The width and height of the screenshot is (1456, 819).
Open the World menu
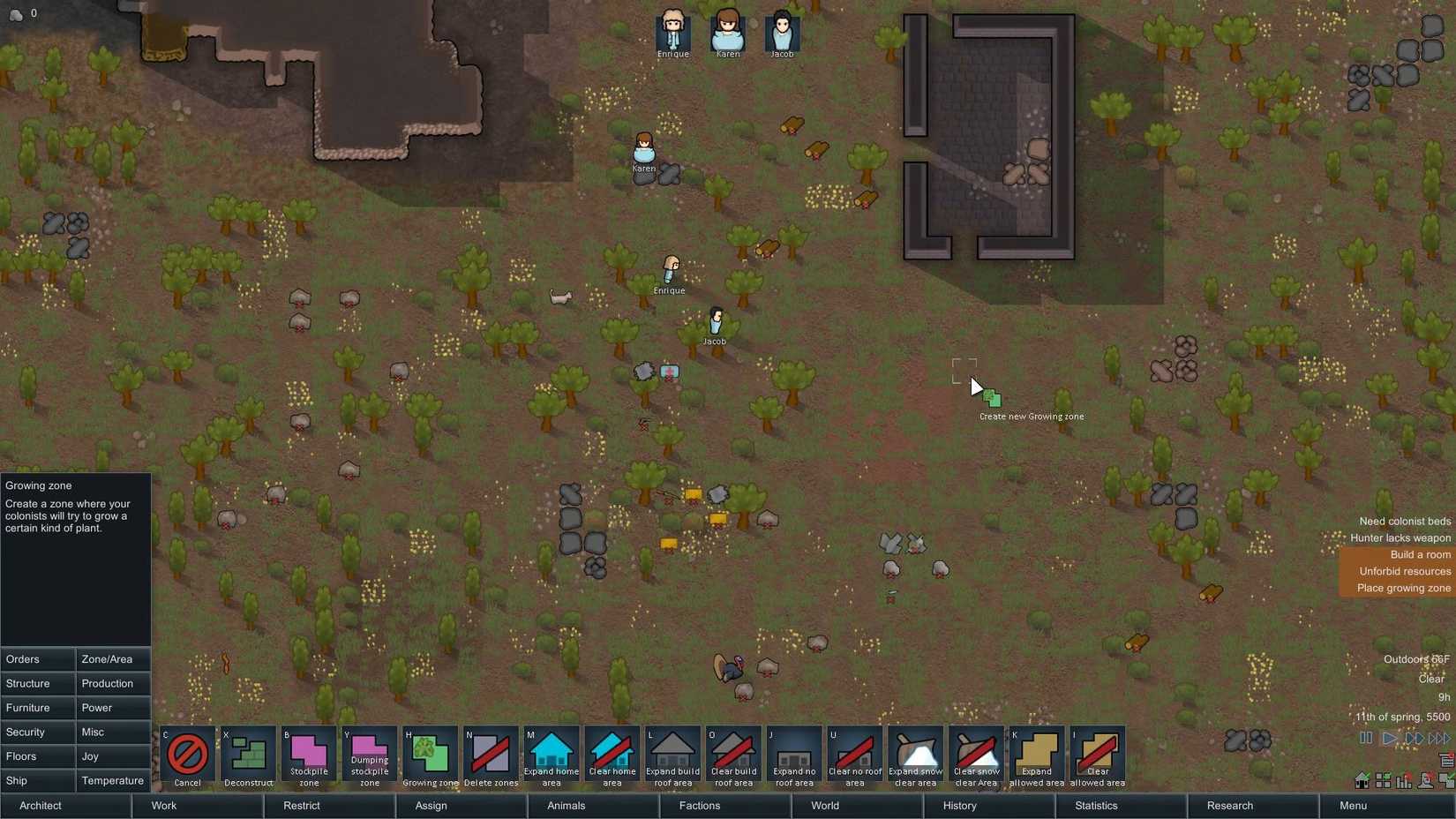[x=823, y=806]
